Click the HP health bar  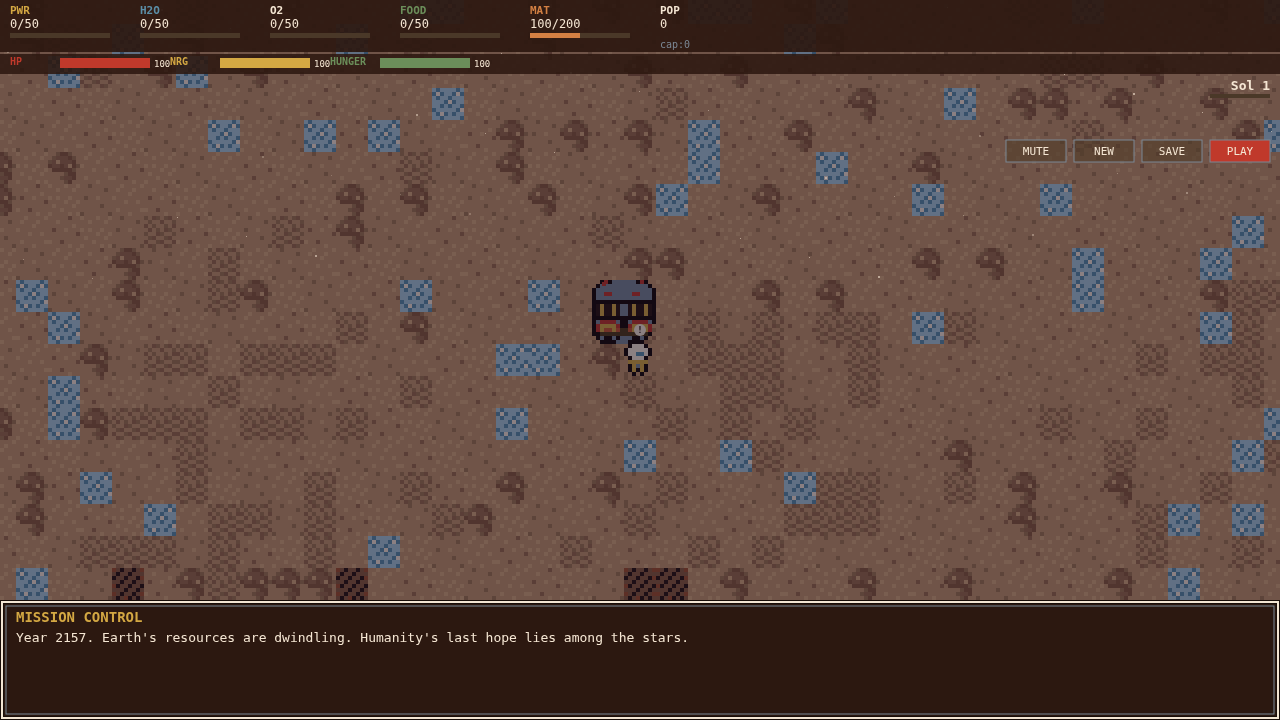(105, 62)
